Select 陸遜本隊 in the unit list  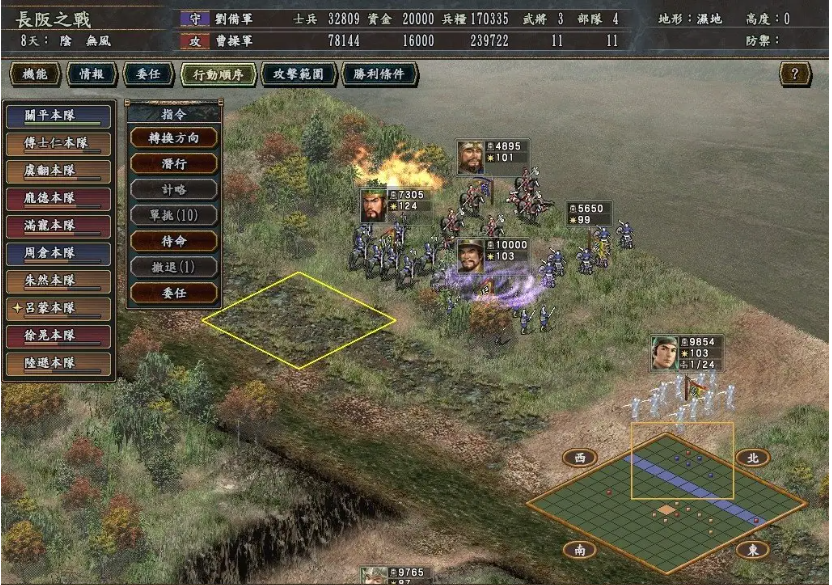click(x=57, y=363)
